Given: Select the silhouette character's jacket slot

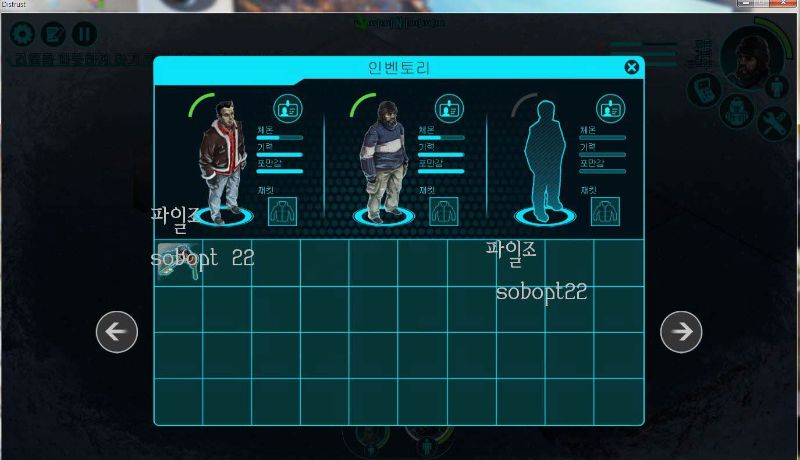Looking at the screenshot, I should 605,211.
